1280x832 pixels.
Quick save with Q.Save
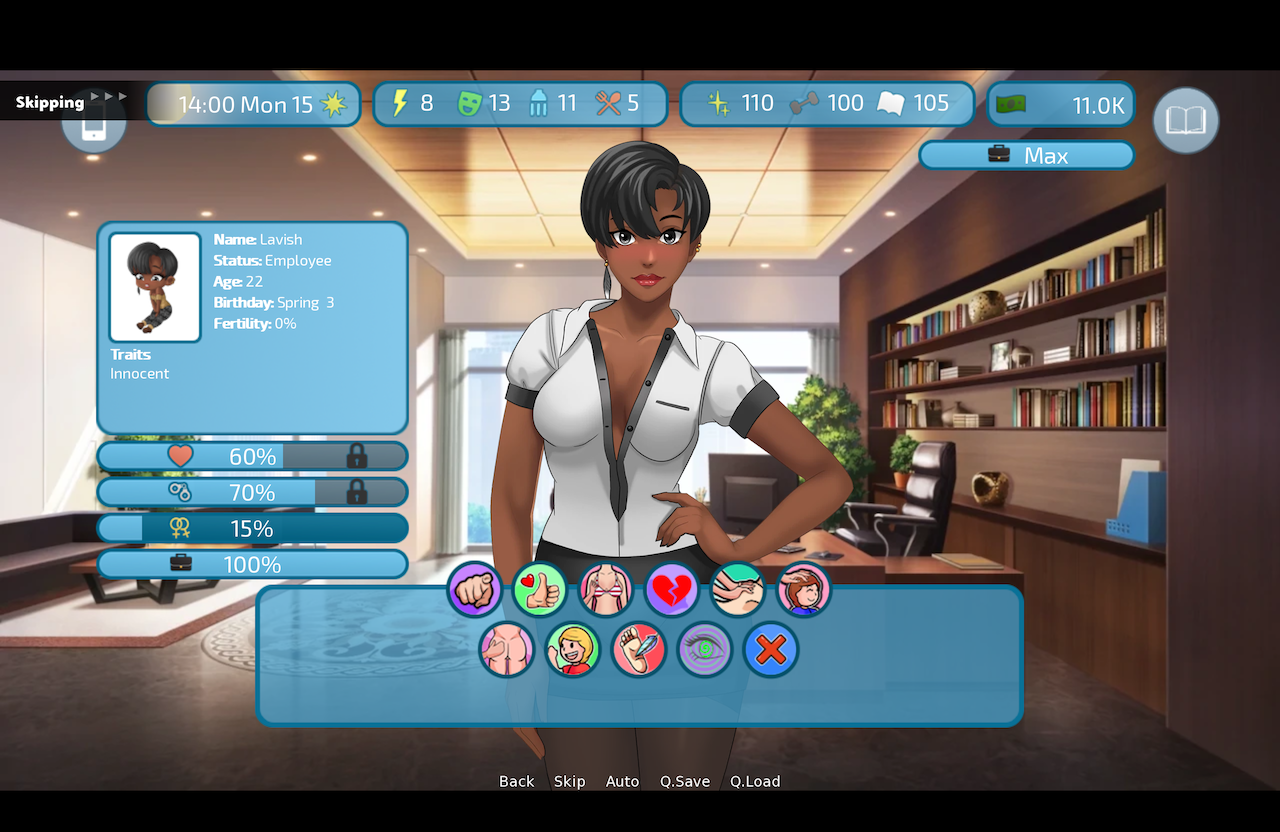(x=685, y=781)
